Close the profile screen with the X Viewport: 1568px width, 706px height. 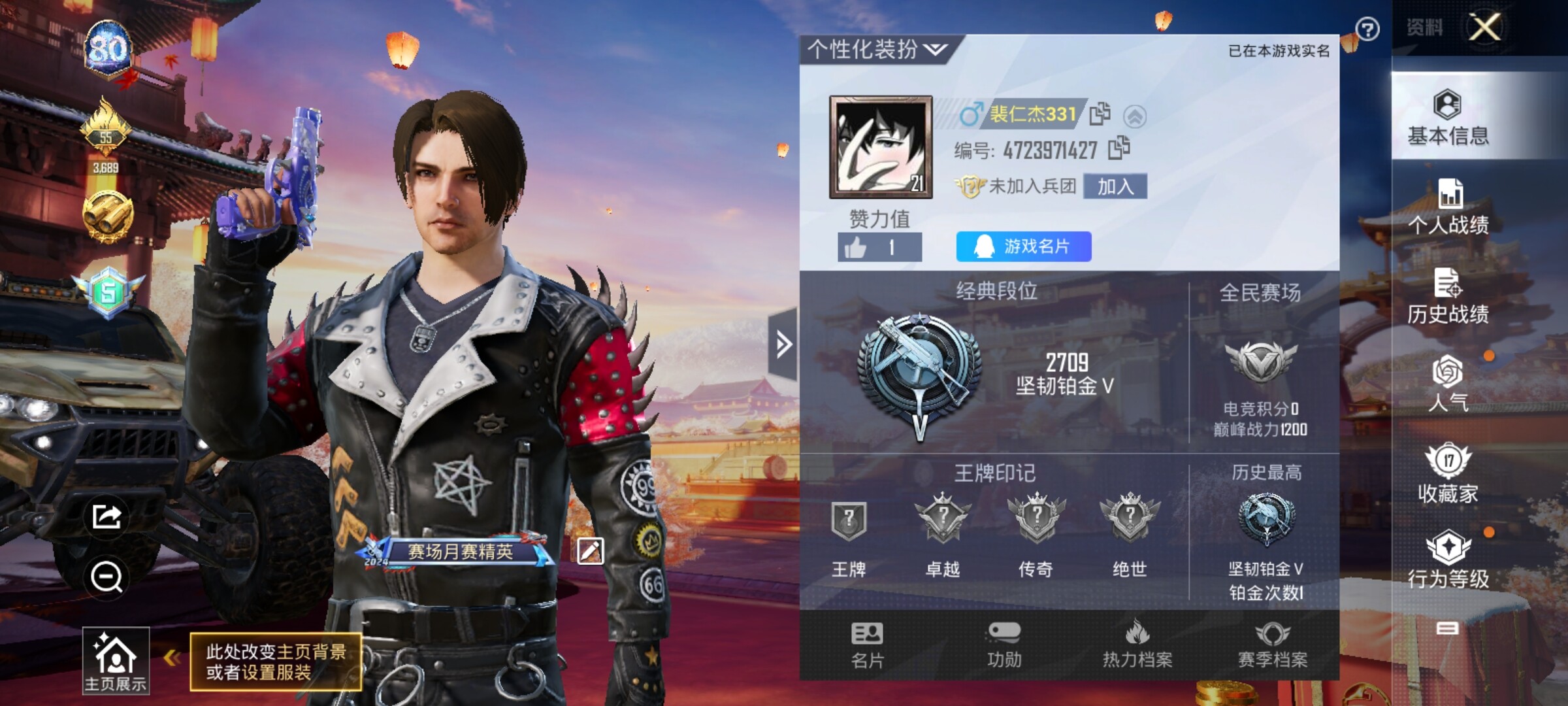pos(1485,27)
